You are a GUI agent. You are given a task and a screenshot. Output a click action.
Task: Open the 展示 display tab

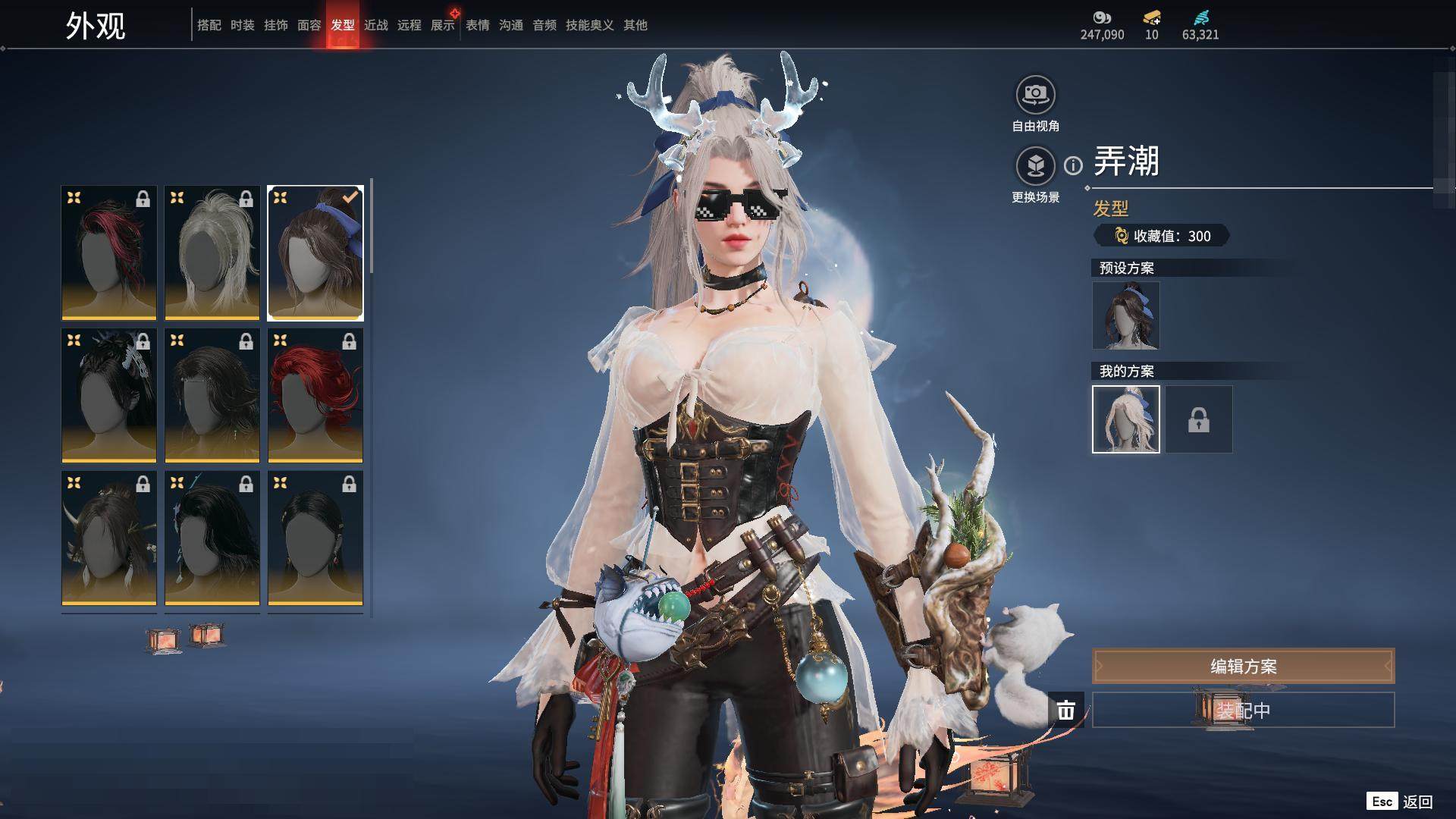443,25
